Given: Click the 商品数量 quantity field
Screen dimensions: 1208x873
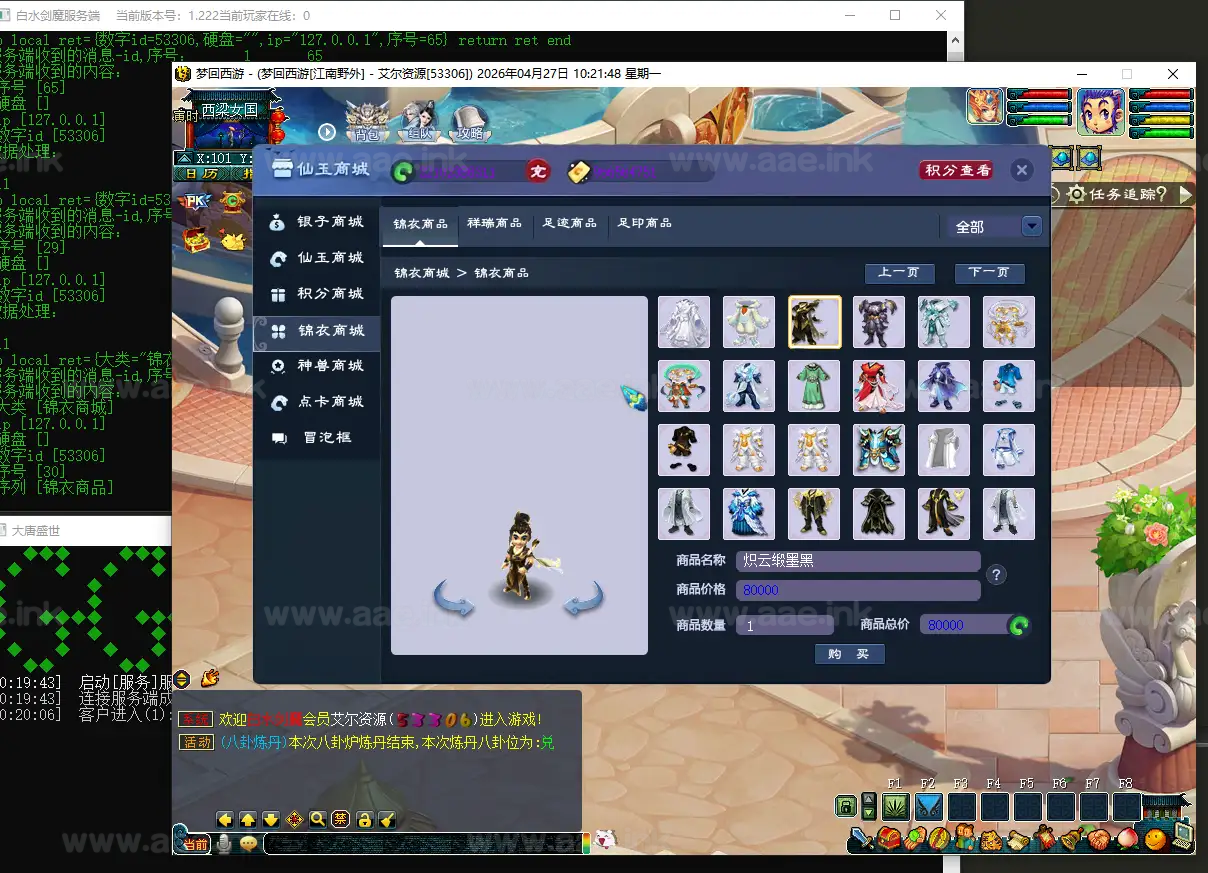Looking at the screenshot, I should [785, 625].
